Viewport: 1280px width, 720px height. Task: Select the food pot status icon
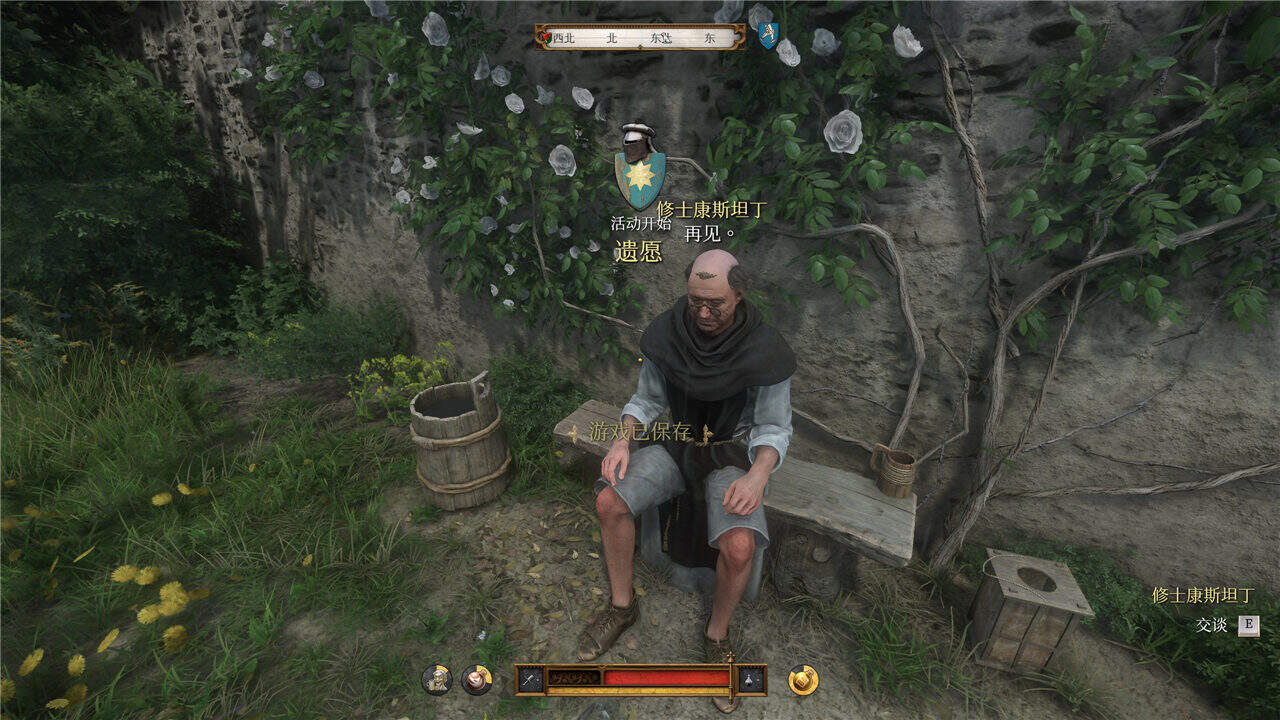pyautogui.click(x=477, y=679)
